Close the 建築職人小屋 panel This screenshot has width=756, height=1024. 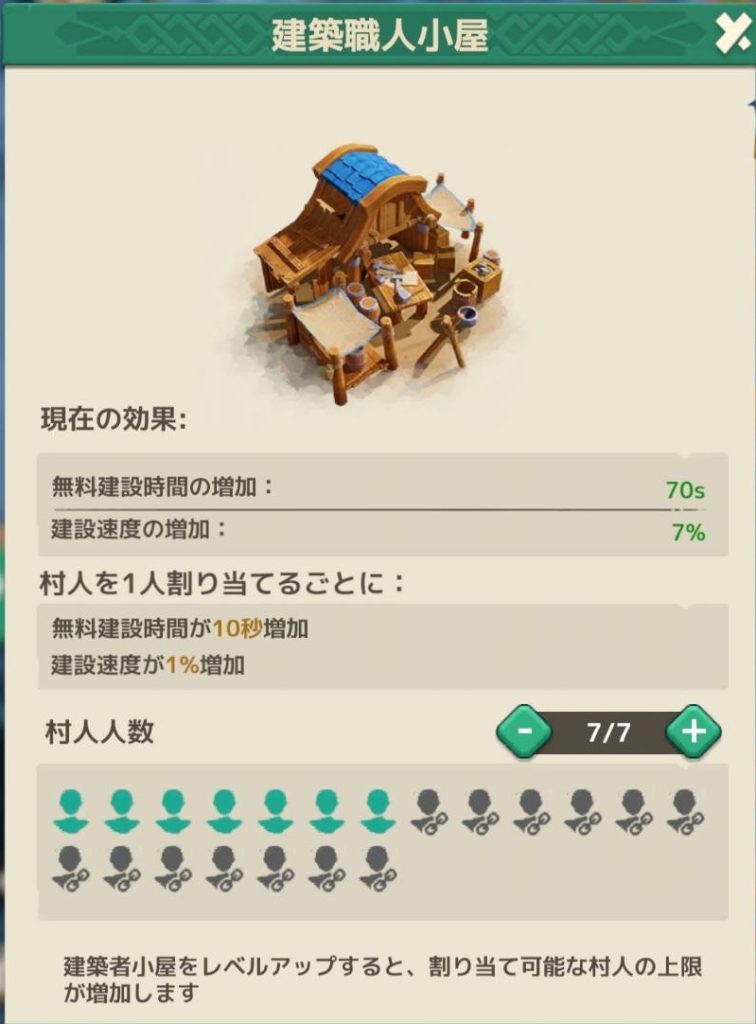tap(729, 36)
